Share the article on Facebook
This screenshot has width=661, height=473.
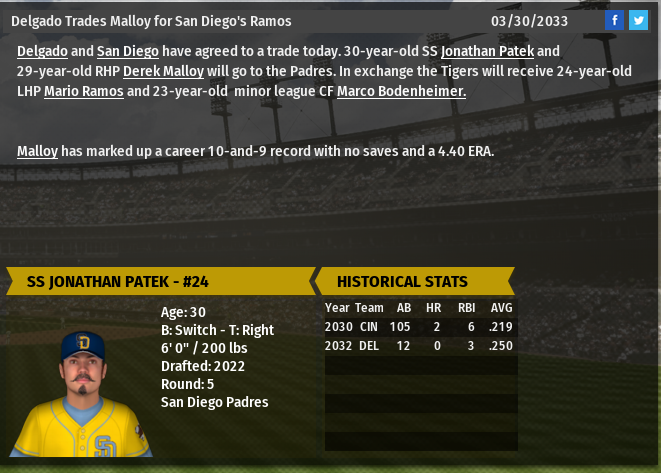tap(616, 20)
